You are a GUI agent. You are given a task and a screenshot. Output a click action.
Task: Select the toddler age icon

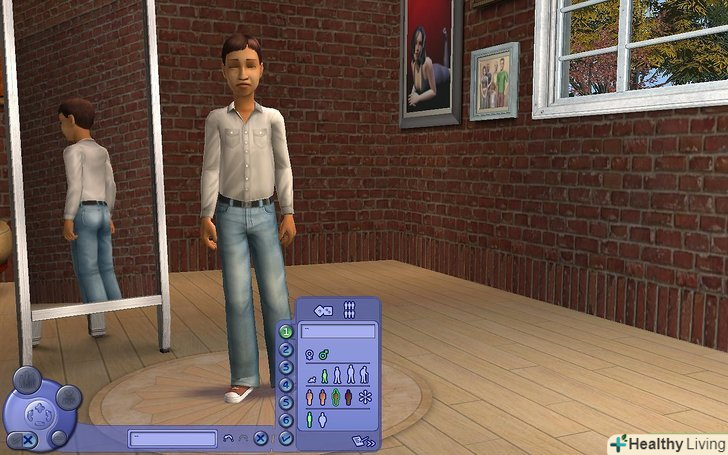click(311, 379)
